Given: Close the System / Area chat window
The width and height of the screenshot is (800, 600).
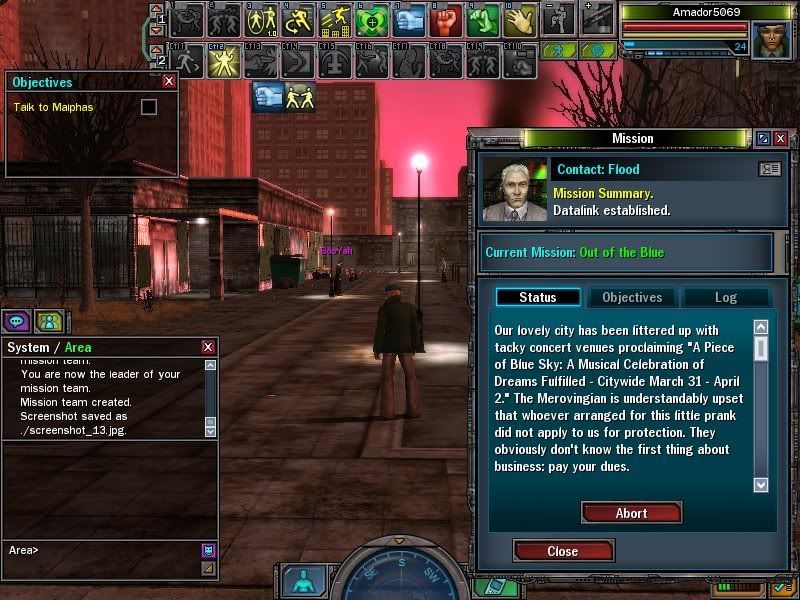Looking at the screenshot, I should pyautogui.click(x=208, y=347).
